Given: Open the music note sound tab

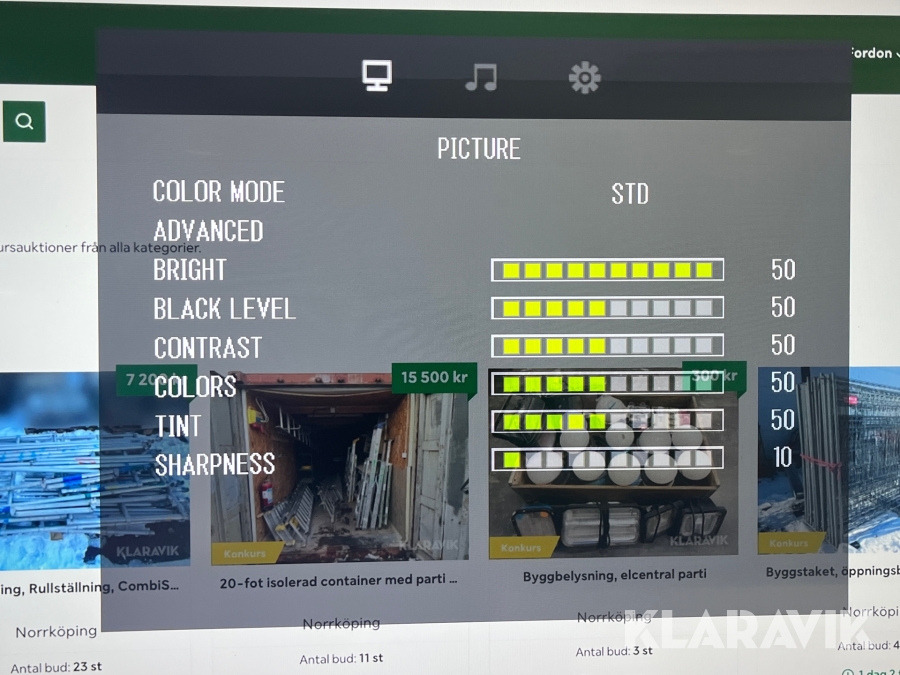Looking at the screenshot, I should 481,77.
